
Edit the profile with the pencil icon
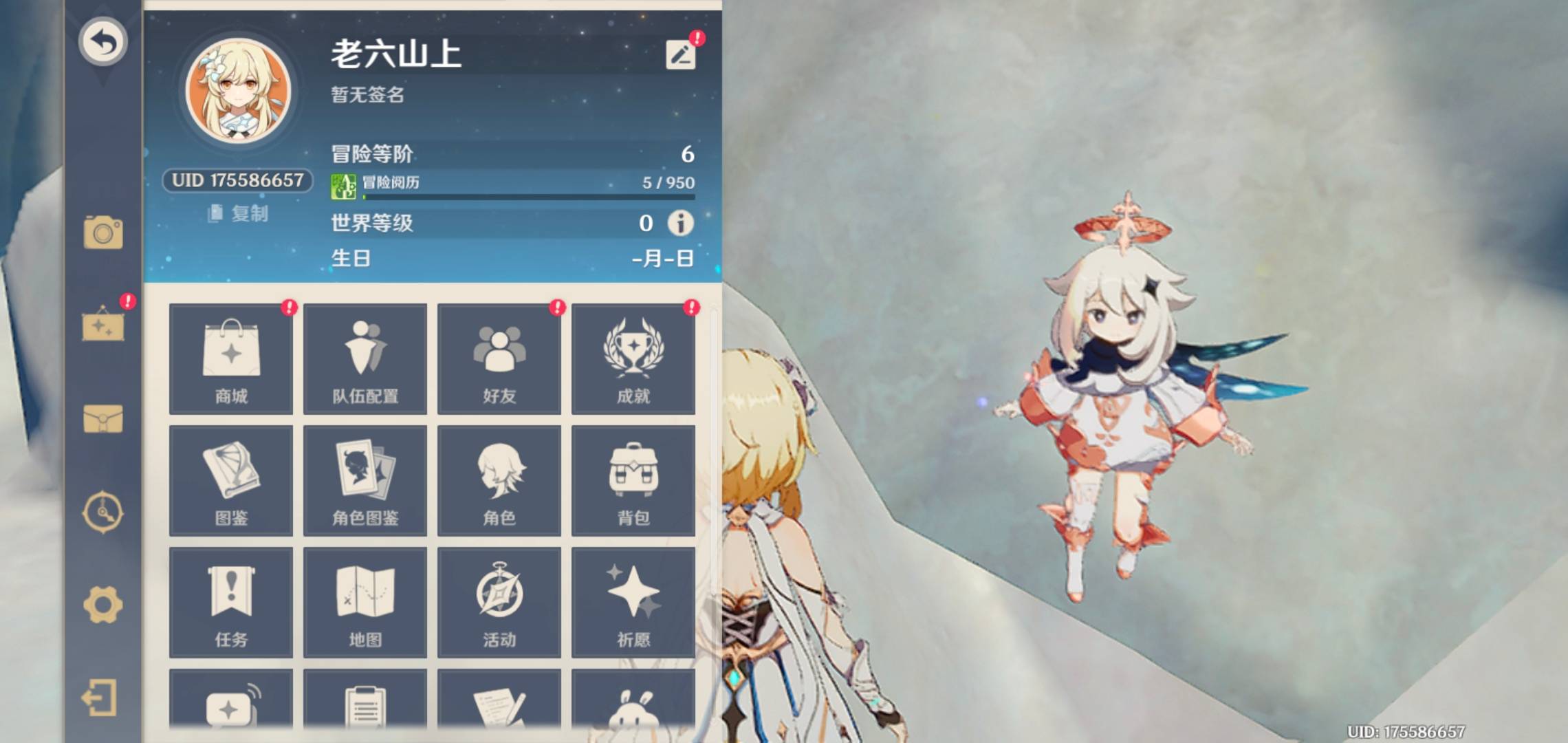[x=680, y=54]
